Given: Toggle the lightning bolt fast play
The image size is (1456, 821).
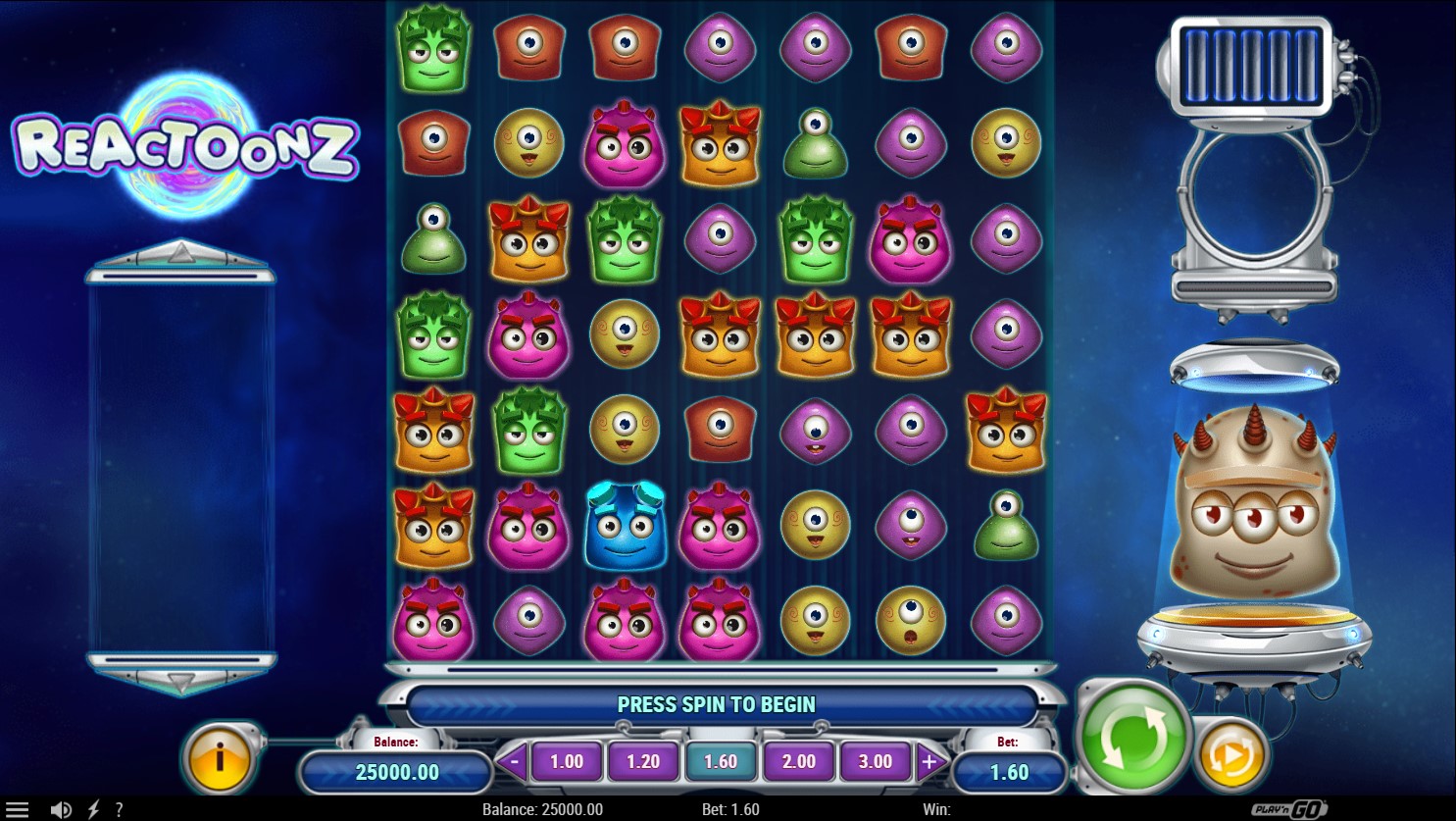Looking at the screenshot, I should [x=93, y=809].
